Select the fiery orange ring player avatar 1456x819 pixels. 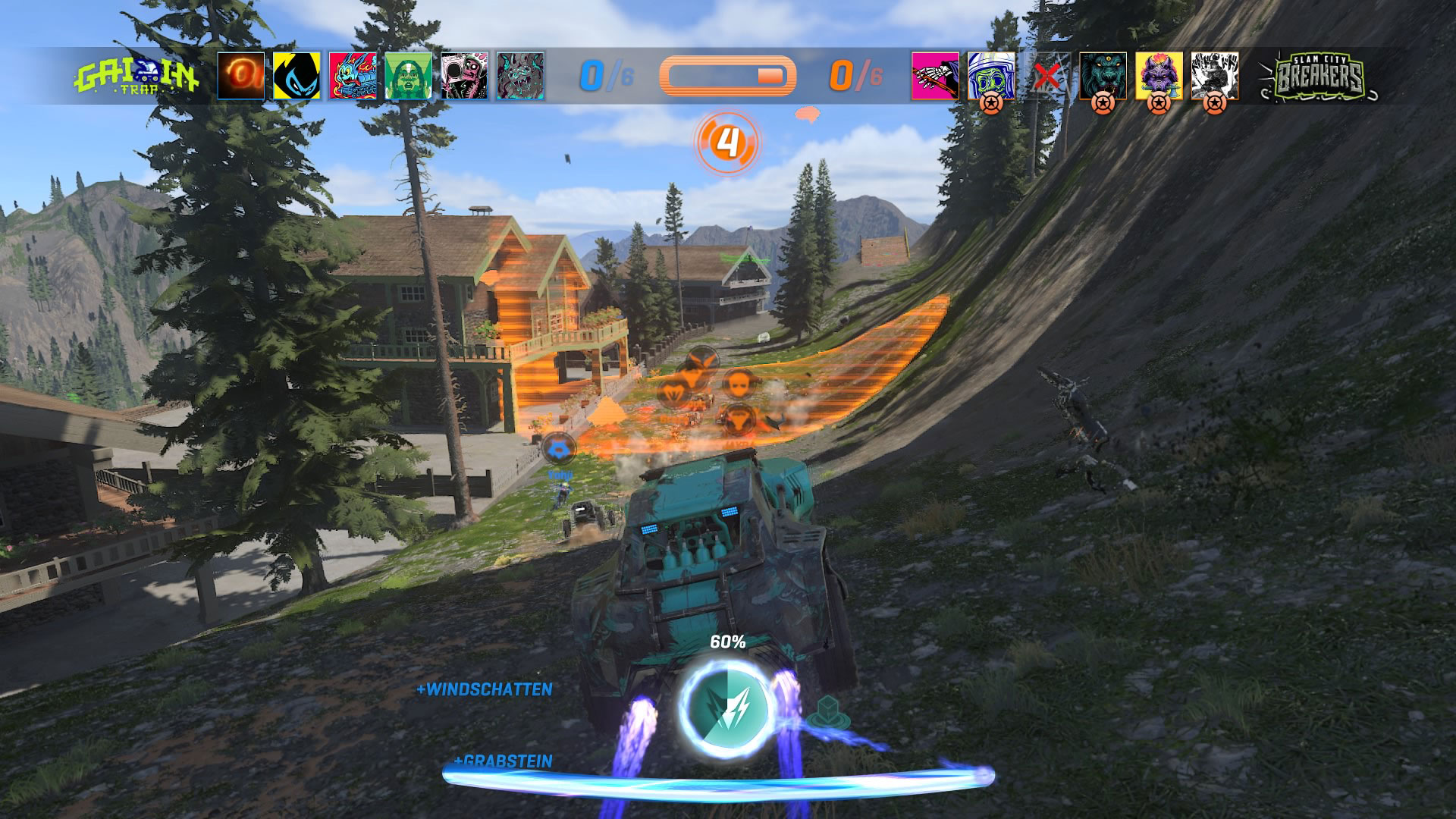pyautogui.click(x=241, y=76)
